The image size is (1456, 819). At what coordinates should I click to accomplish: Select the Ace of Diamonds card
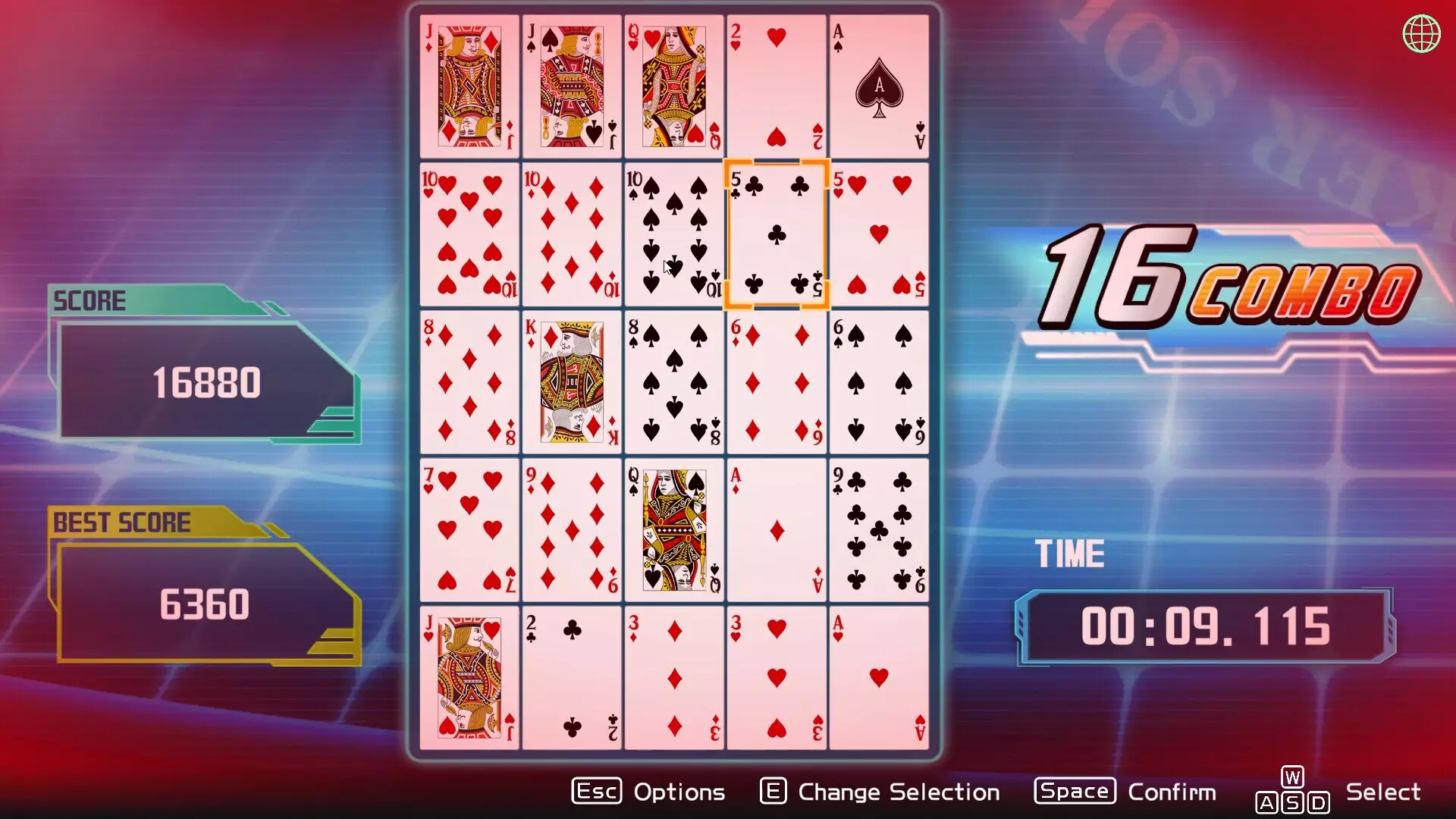(x=776, y=529)
